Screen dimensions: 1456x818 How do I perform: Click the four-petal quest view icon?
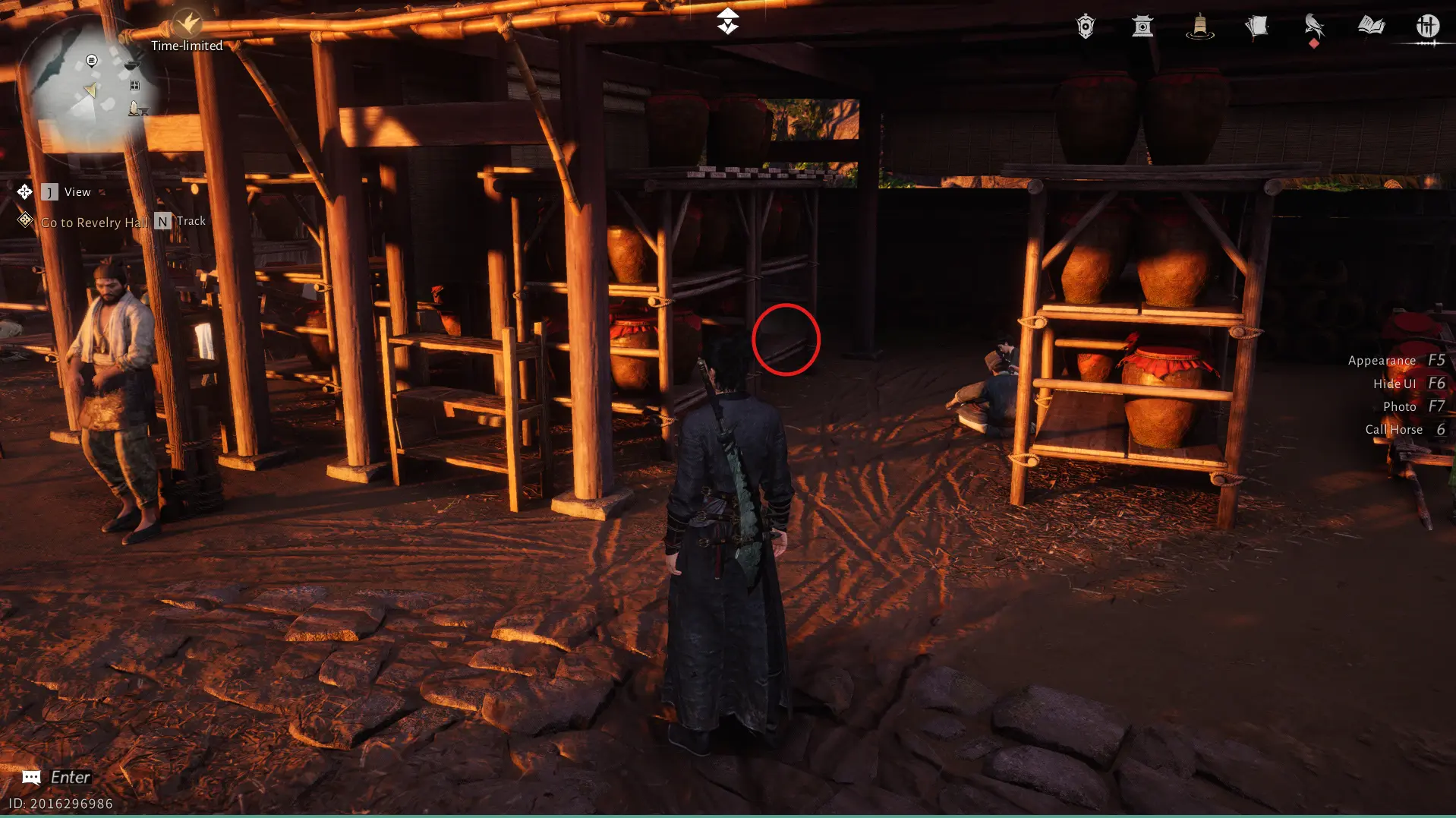click(25, 191)
